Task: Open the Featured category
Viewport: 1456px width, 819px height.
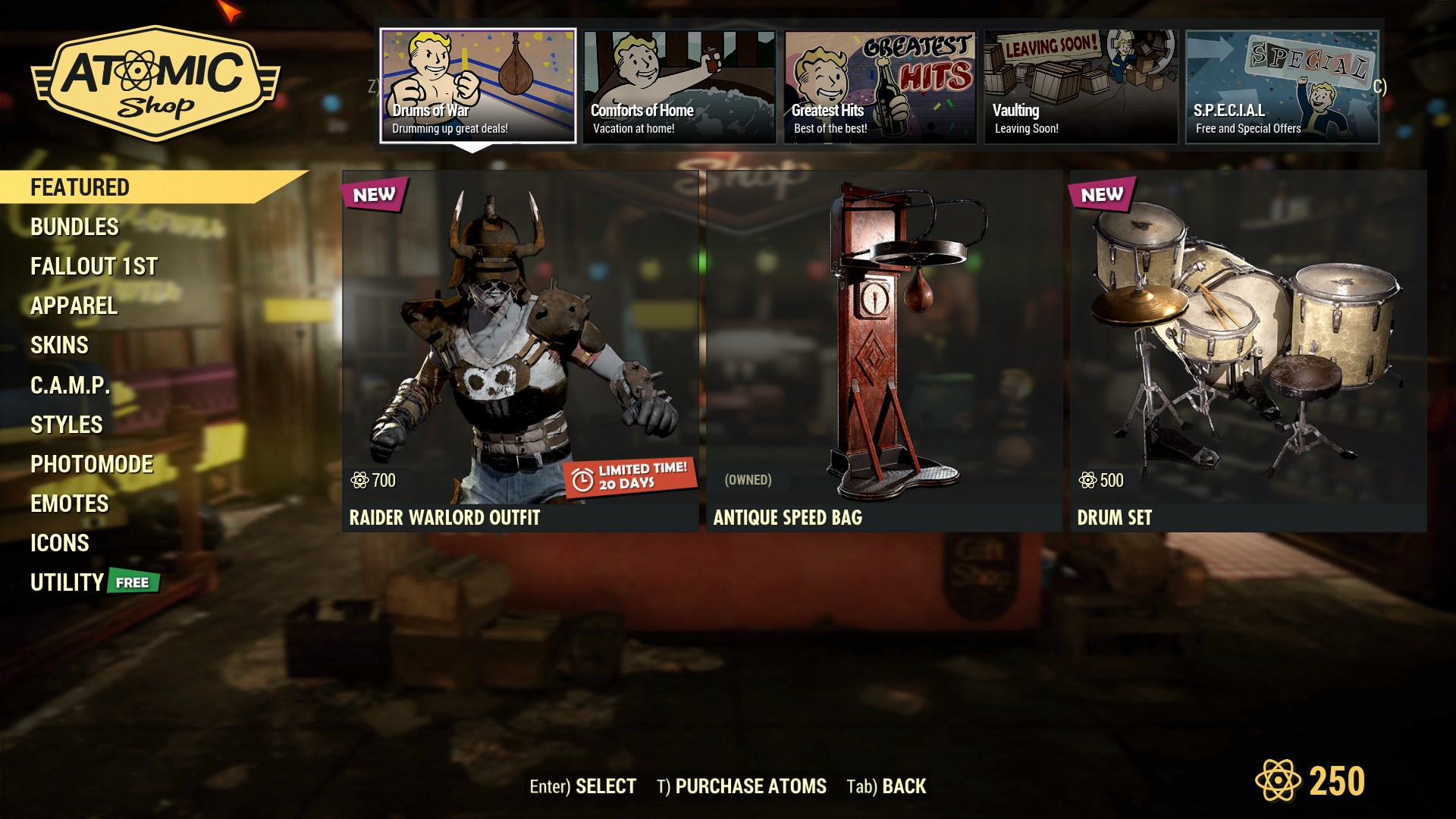Action: 80,187
